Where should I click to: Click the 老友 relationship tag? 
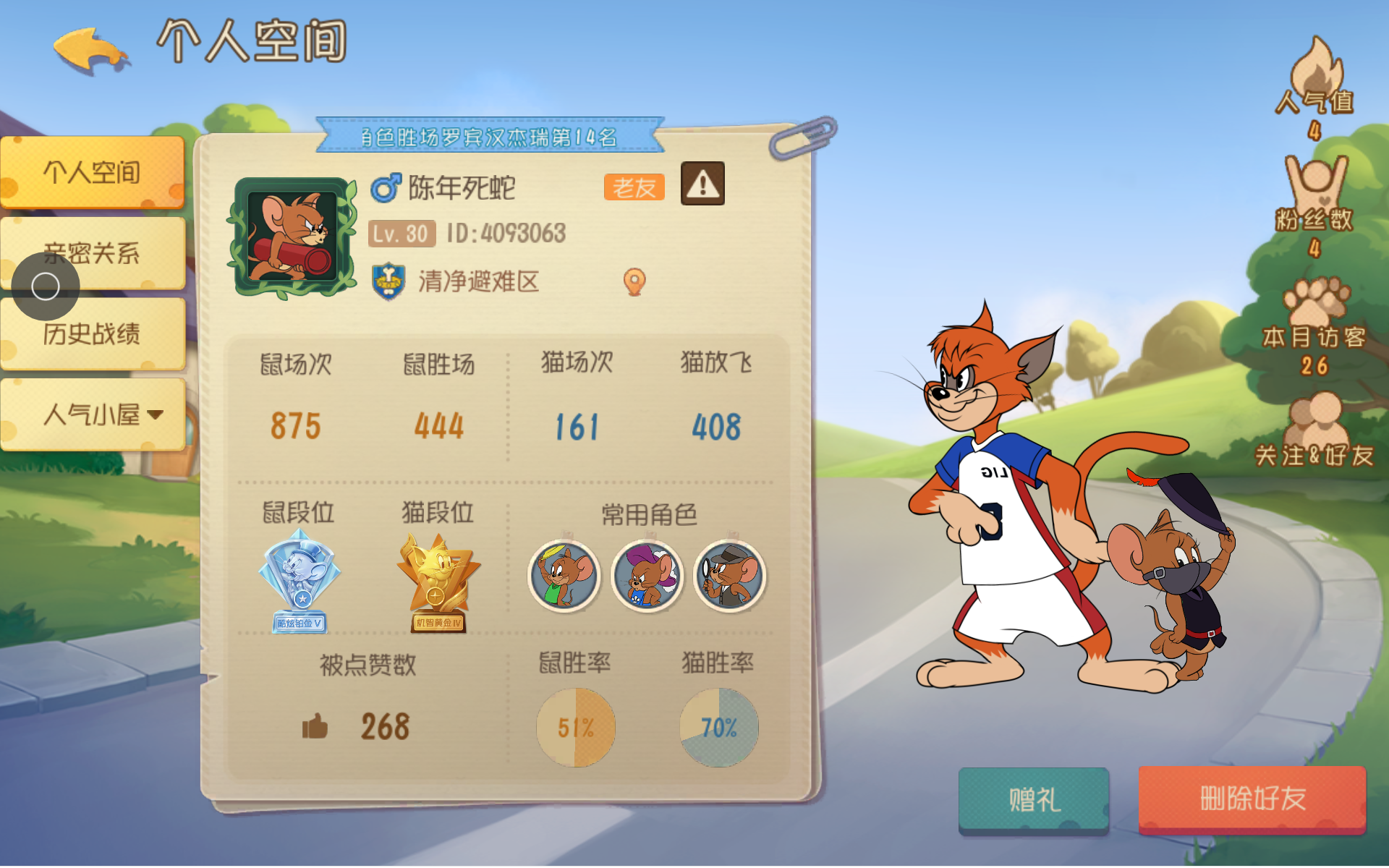633,187
